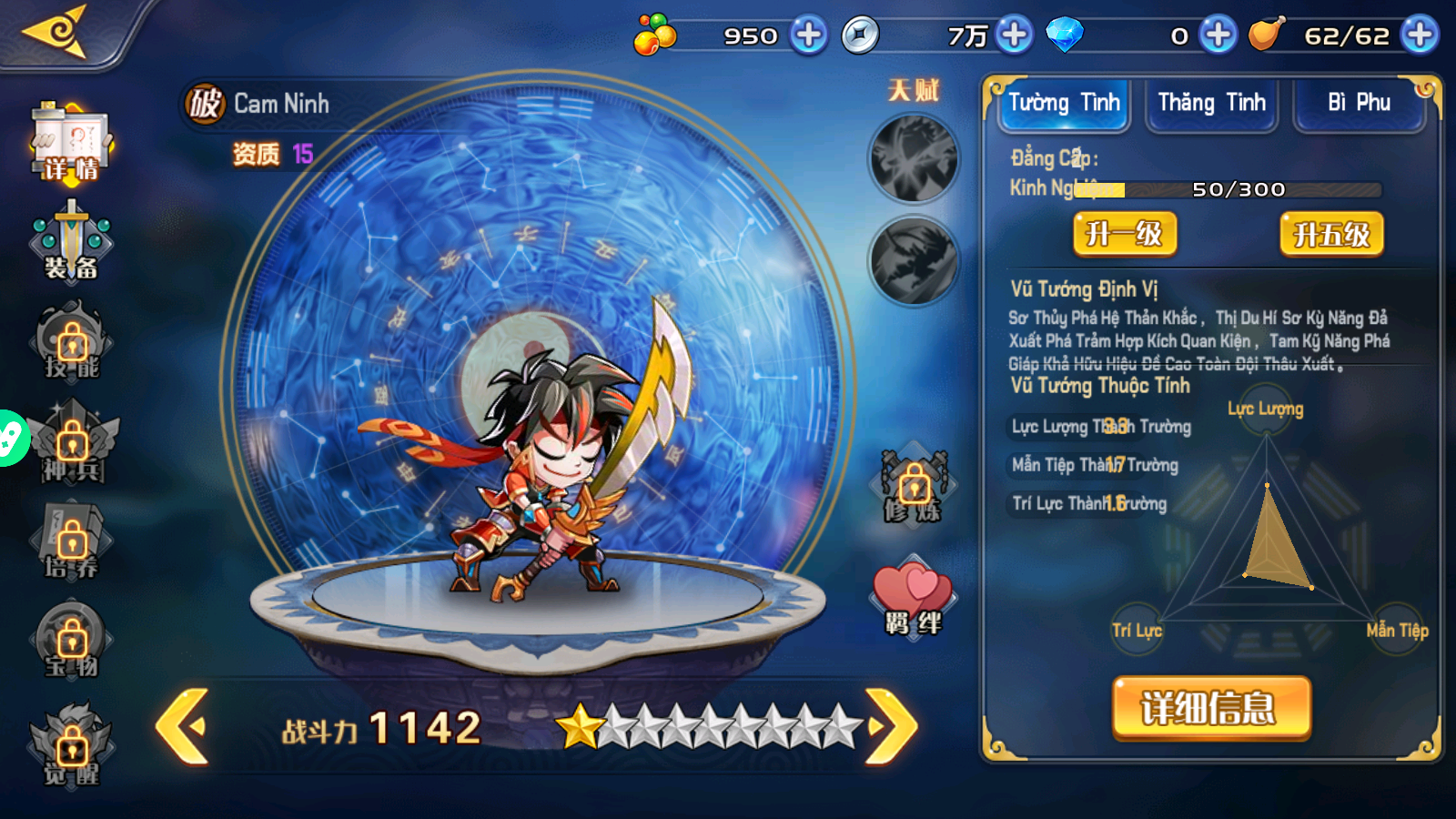Screen dimensions: 1456x819
Task: View the next hero with right arrow
Action: point(891,725)
